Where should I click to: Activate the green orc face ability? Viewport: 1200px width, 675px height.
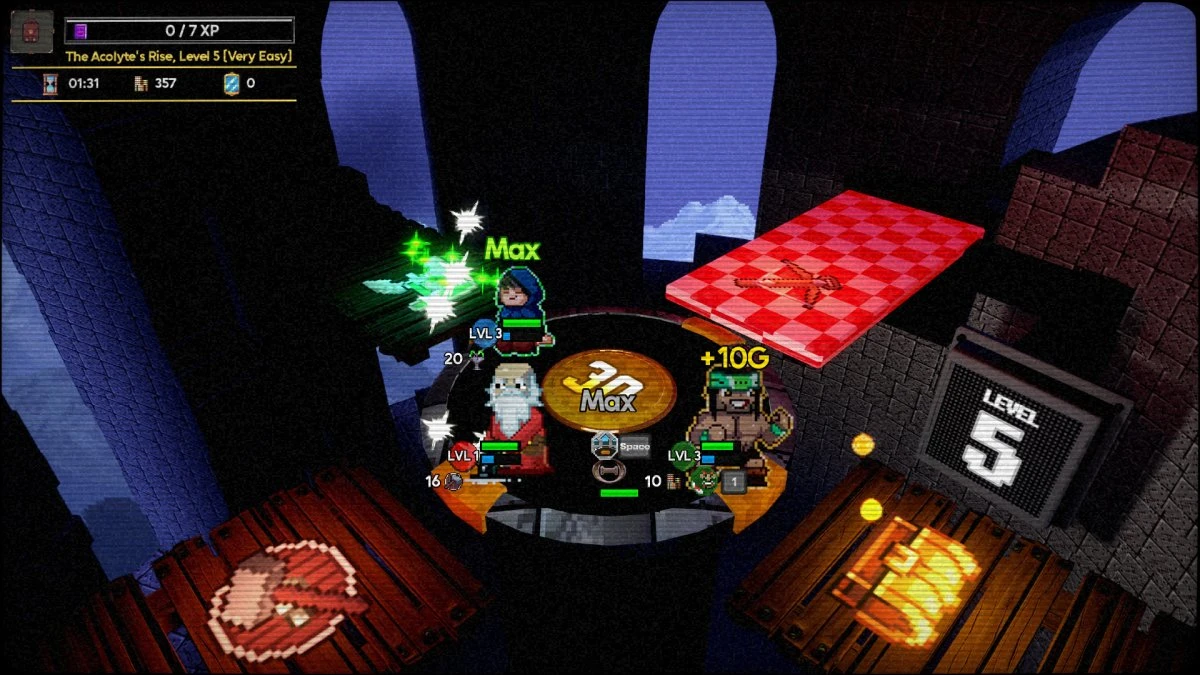pyautogui.click(x=705, y=481)
